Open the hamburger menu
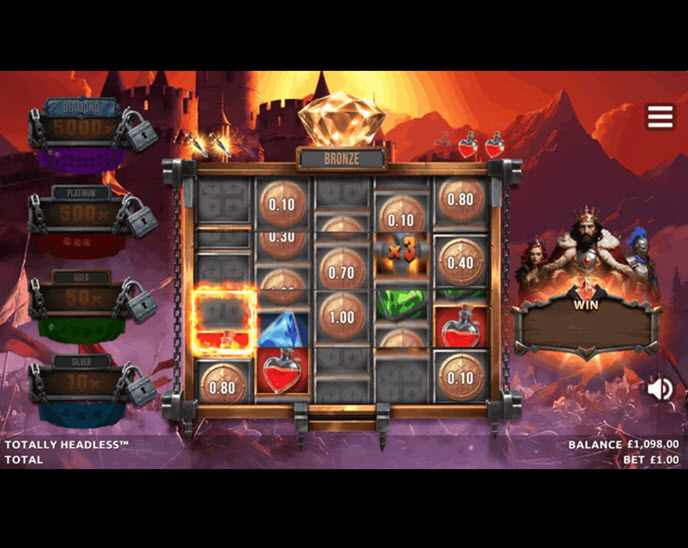 (660, 117)
